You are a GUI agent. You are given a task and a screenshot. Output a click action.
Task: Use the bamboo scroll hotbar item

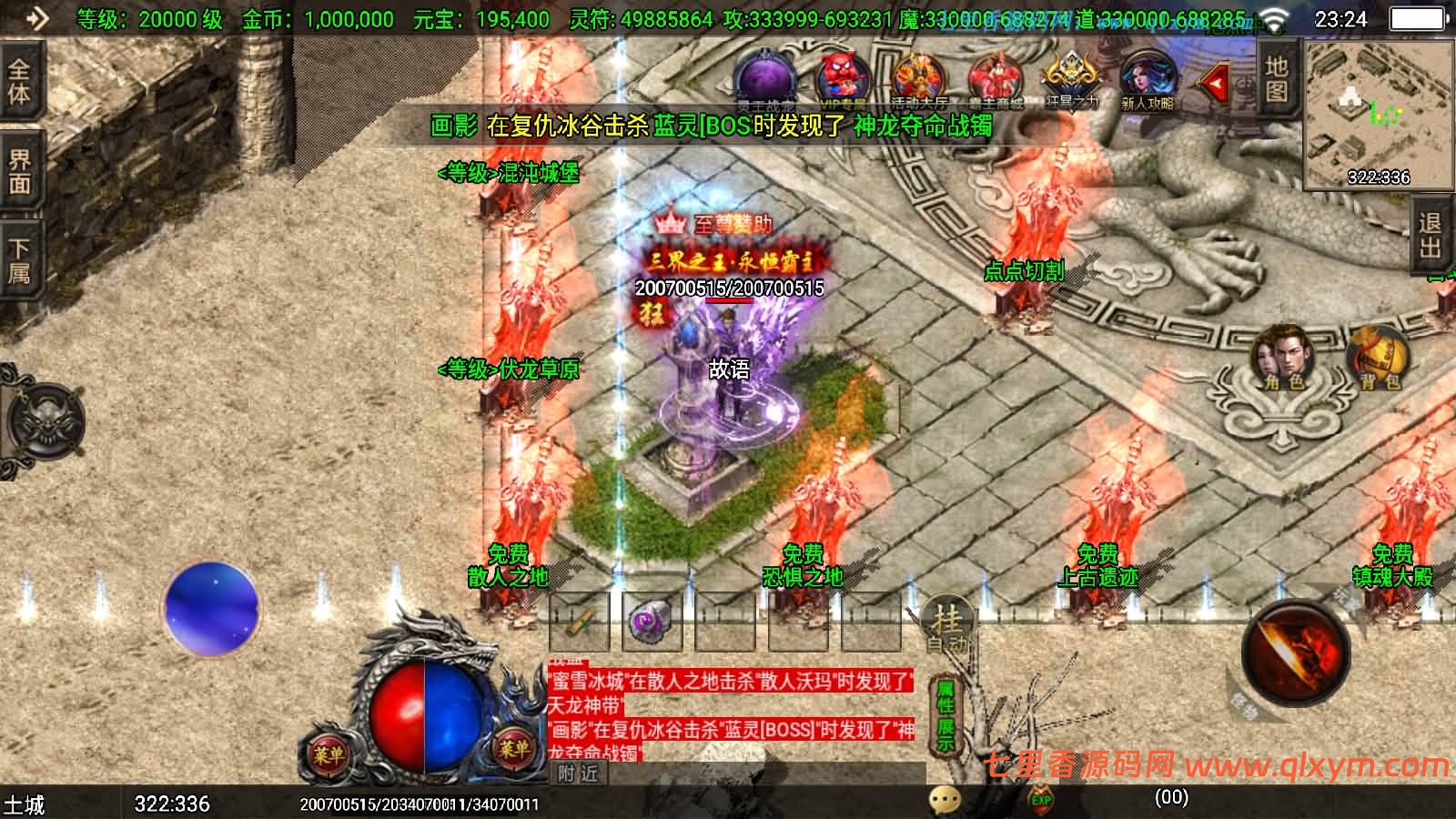pyautogui.click(x=579, y=622)
